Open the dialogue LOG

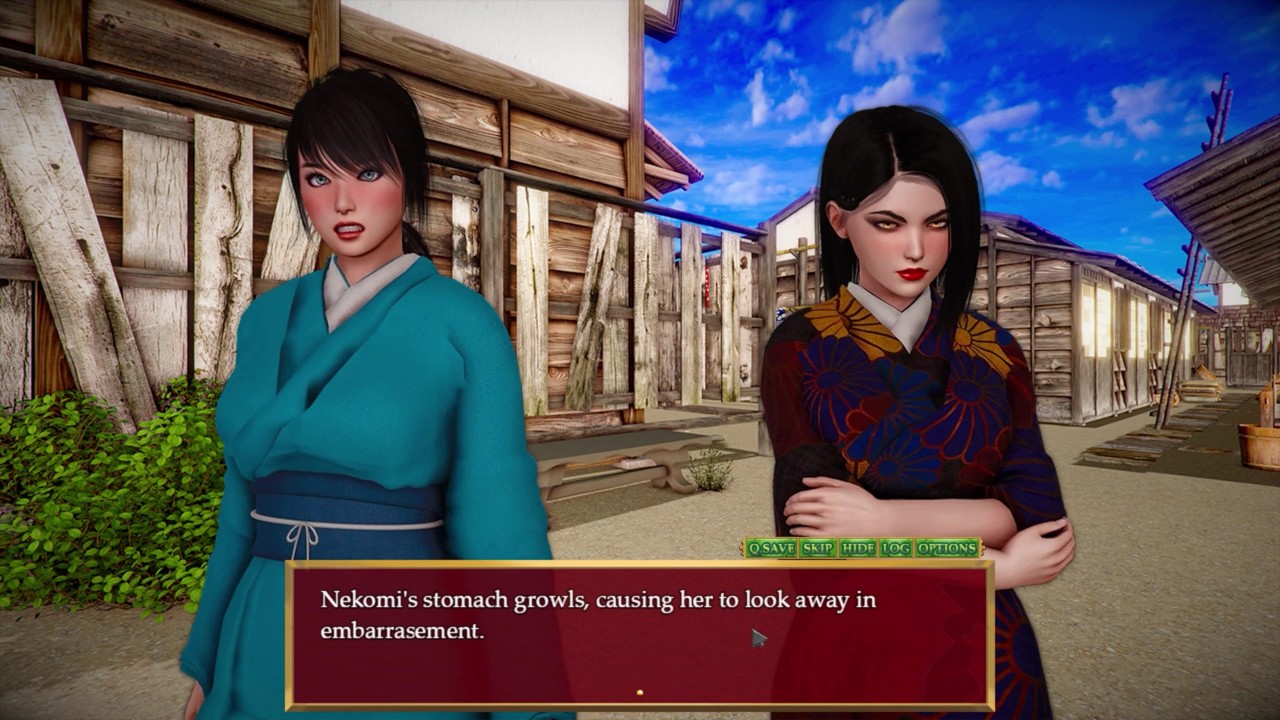[896, 548]
